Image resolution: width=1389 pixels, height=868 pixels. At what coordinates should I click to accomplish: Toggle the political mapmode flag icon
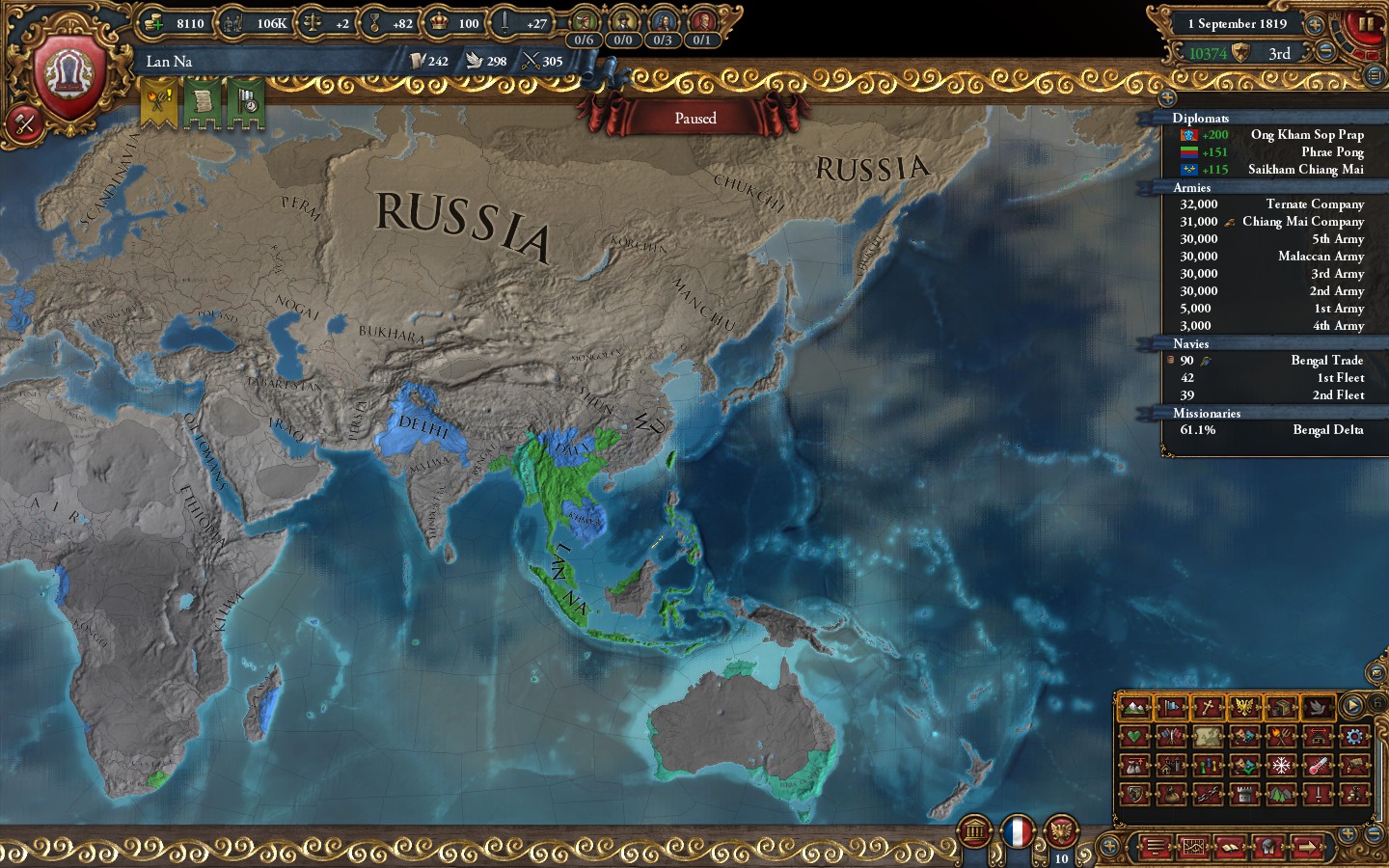tap(1172, 707)
